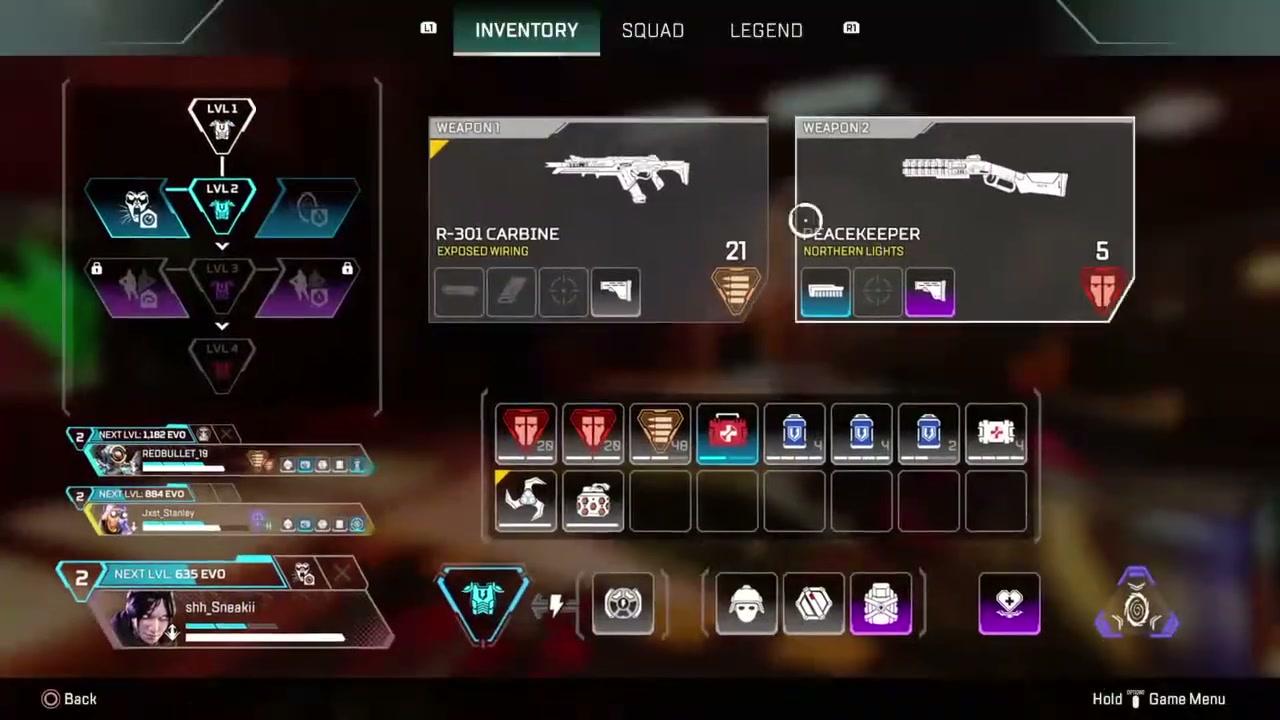This screenshot has width=1280, height=720.
Task: Select the Arc Star grenade
Action: tap(525, 502)
